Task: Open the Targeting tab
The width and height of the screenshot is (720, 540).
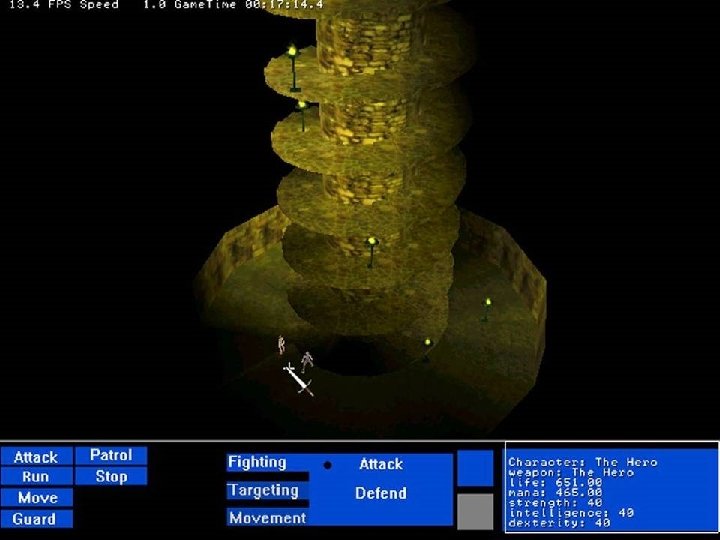Action: point(264,491)
